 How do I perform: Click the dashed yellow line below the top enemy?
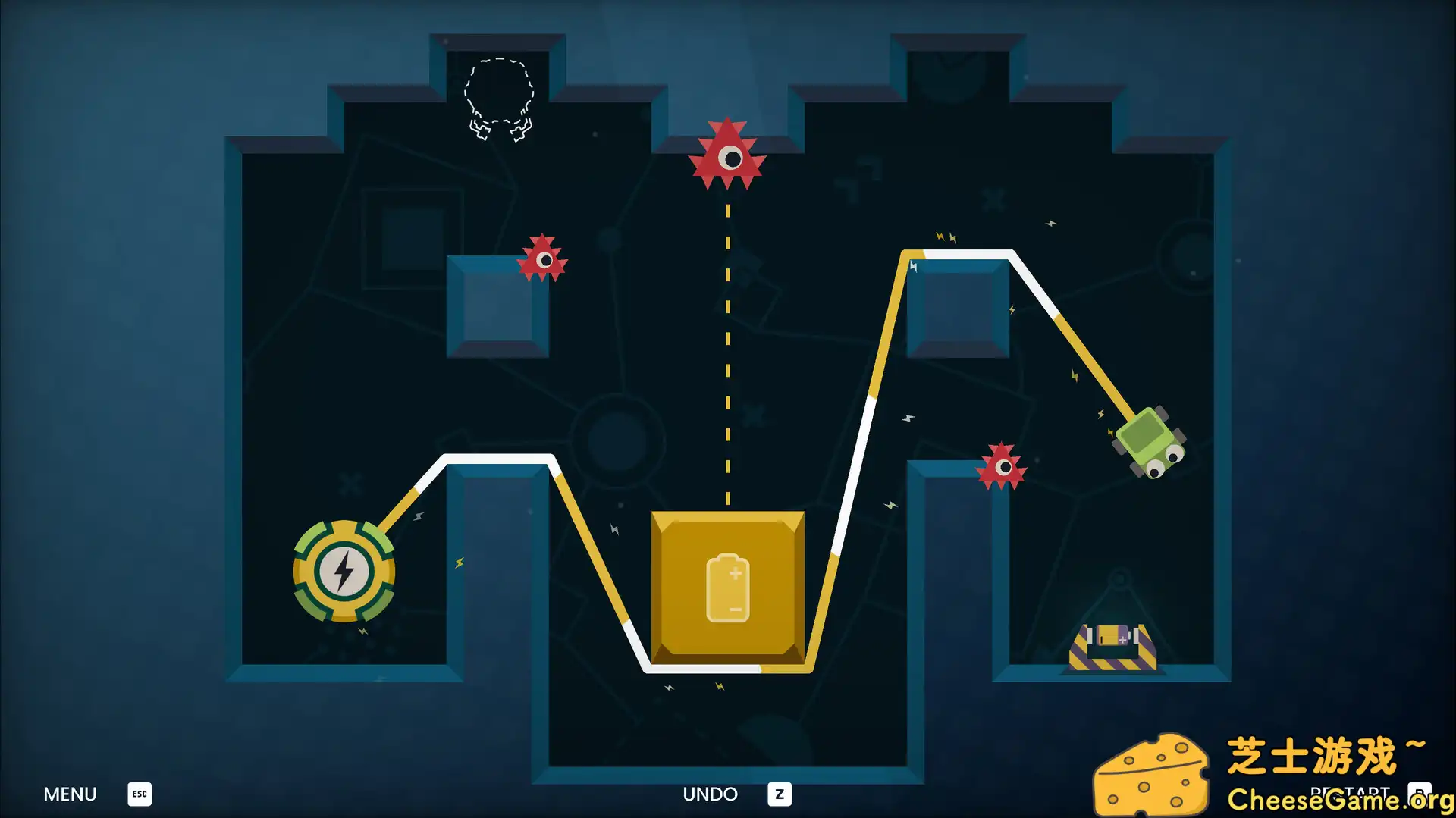click(726, 341)
